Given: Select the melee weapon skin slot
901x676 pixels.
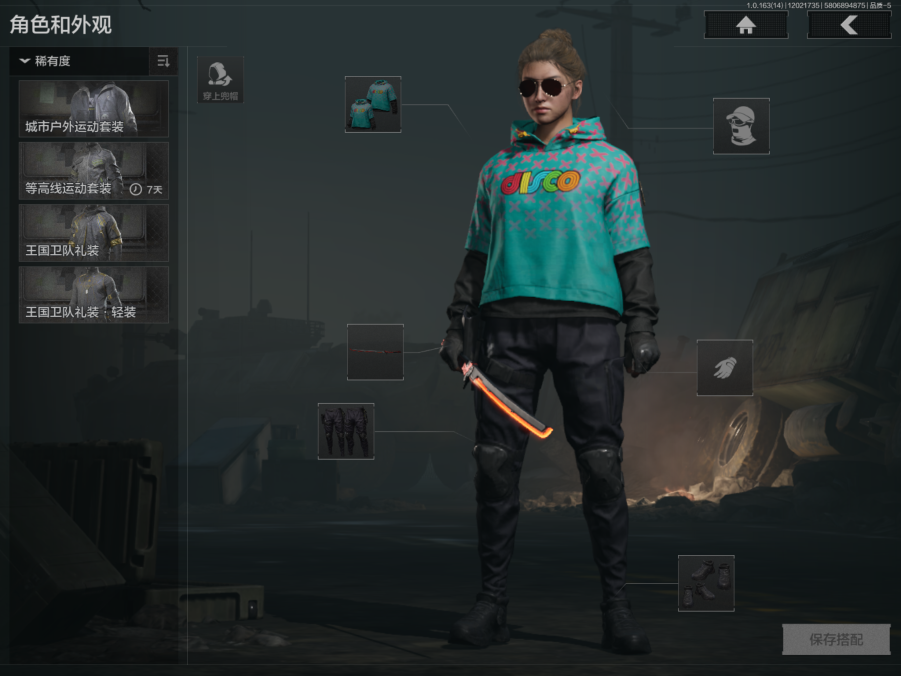Looking at the screenshot, I should click(x=375, y=352).
